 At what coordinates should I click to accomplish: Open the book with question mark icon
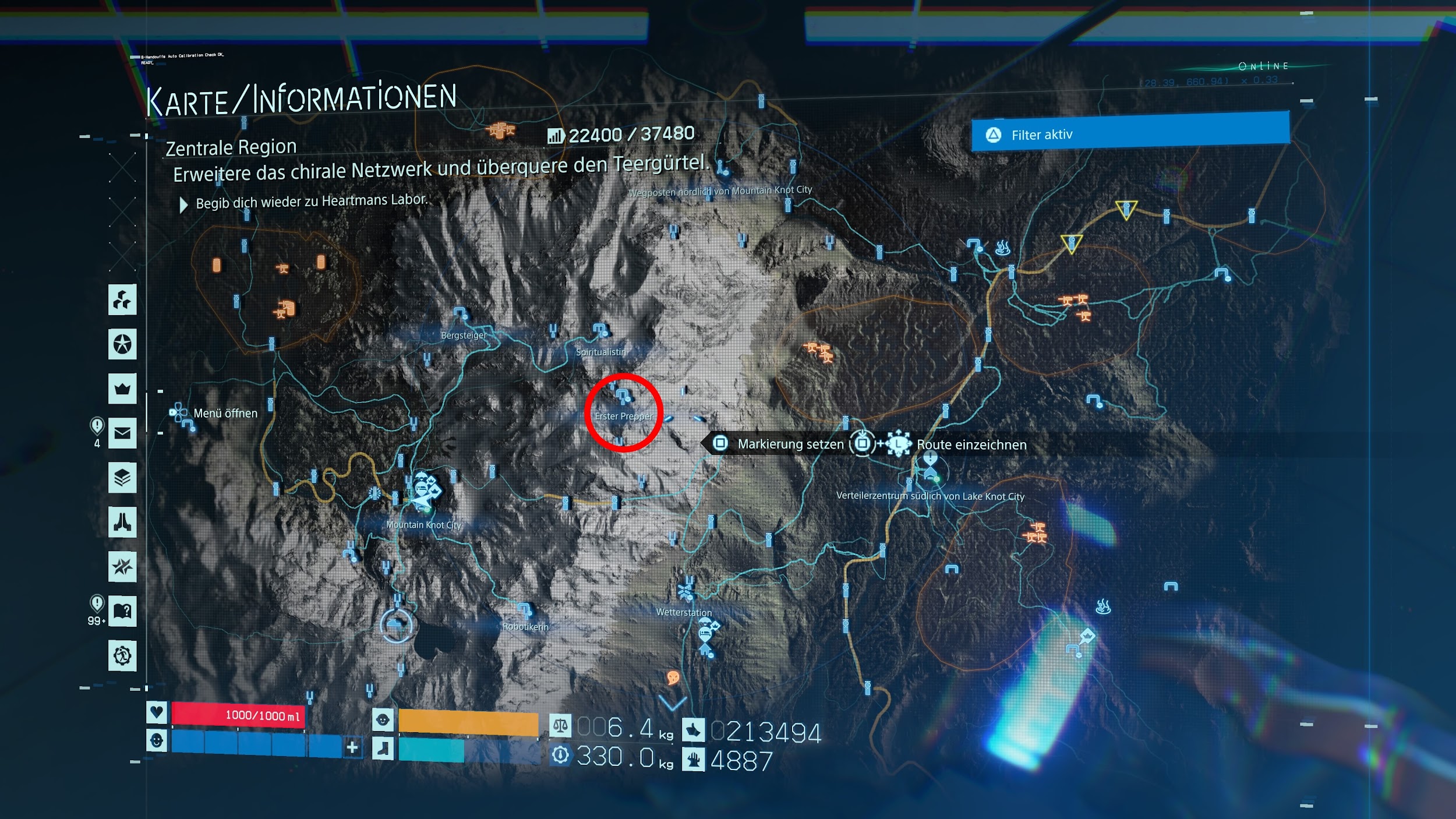(x=122, y=611)
